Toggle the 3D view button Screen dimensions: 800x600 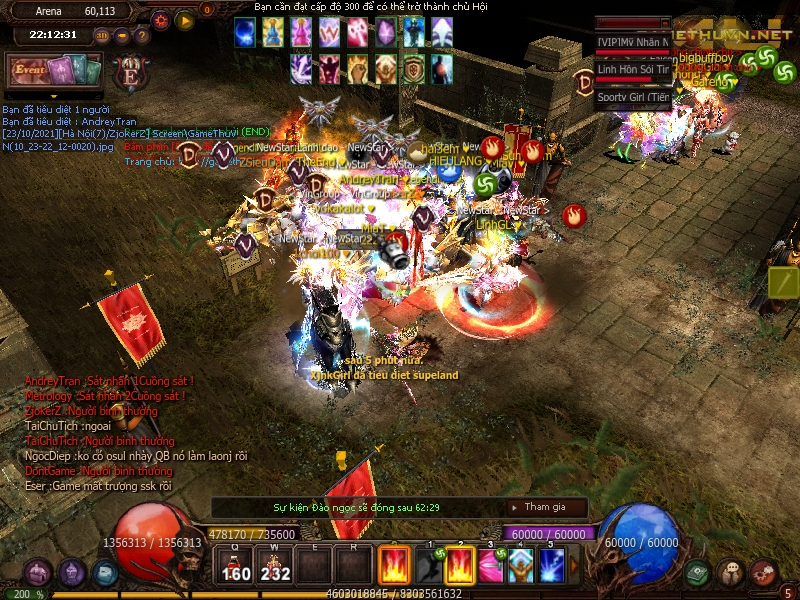(102, 36)
